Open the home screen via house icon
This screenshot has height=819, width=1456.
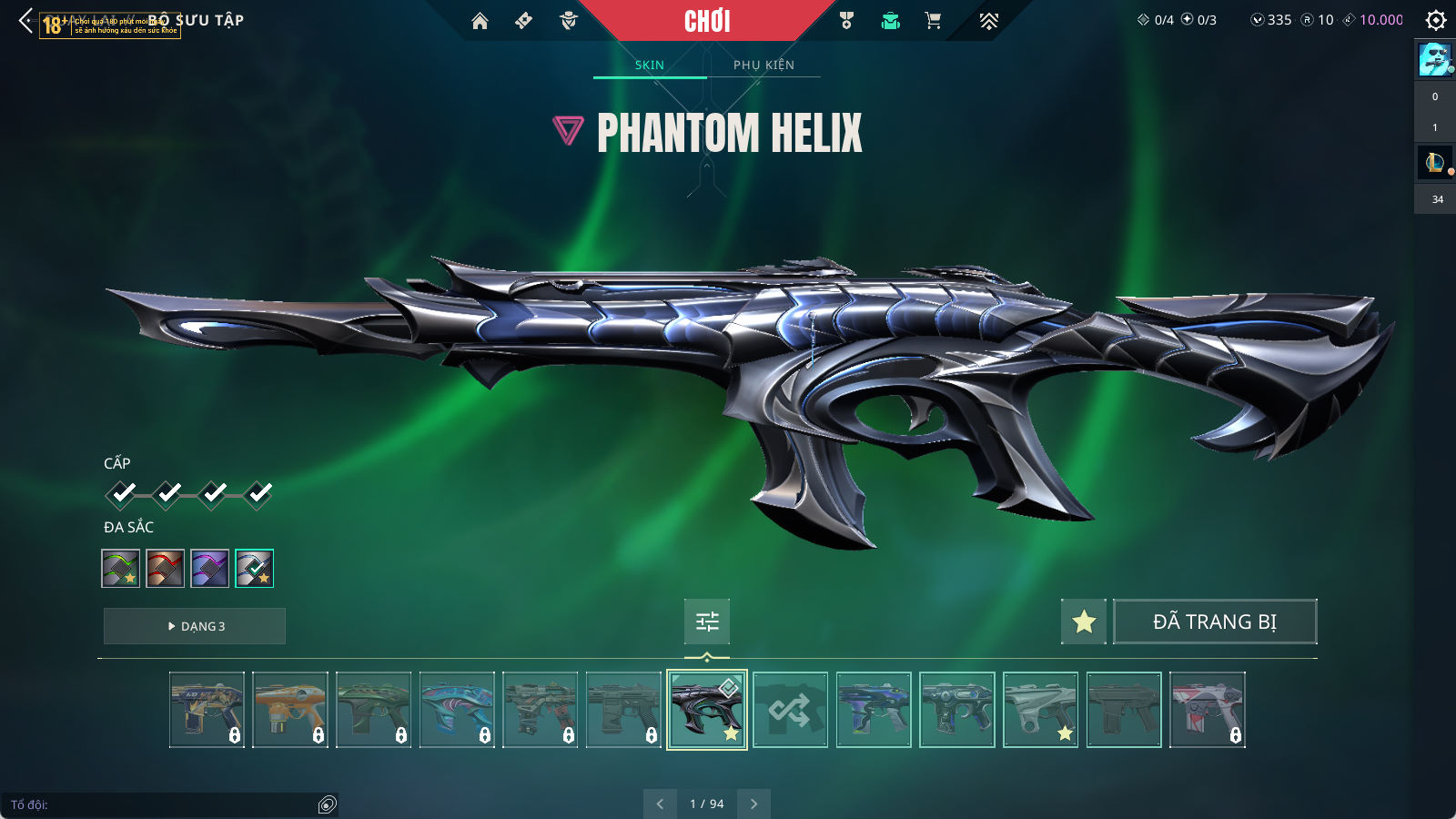(x=480, y=21)
